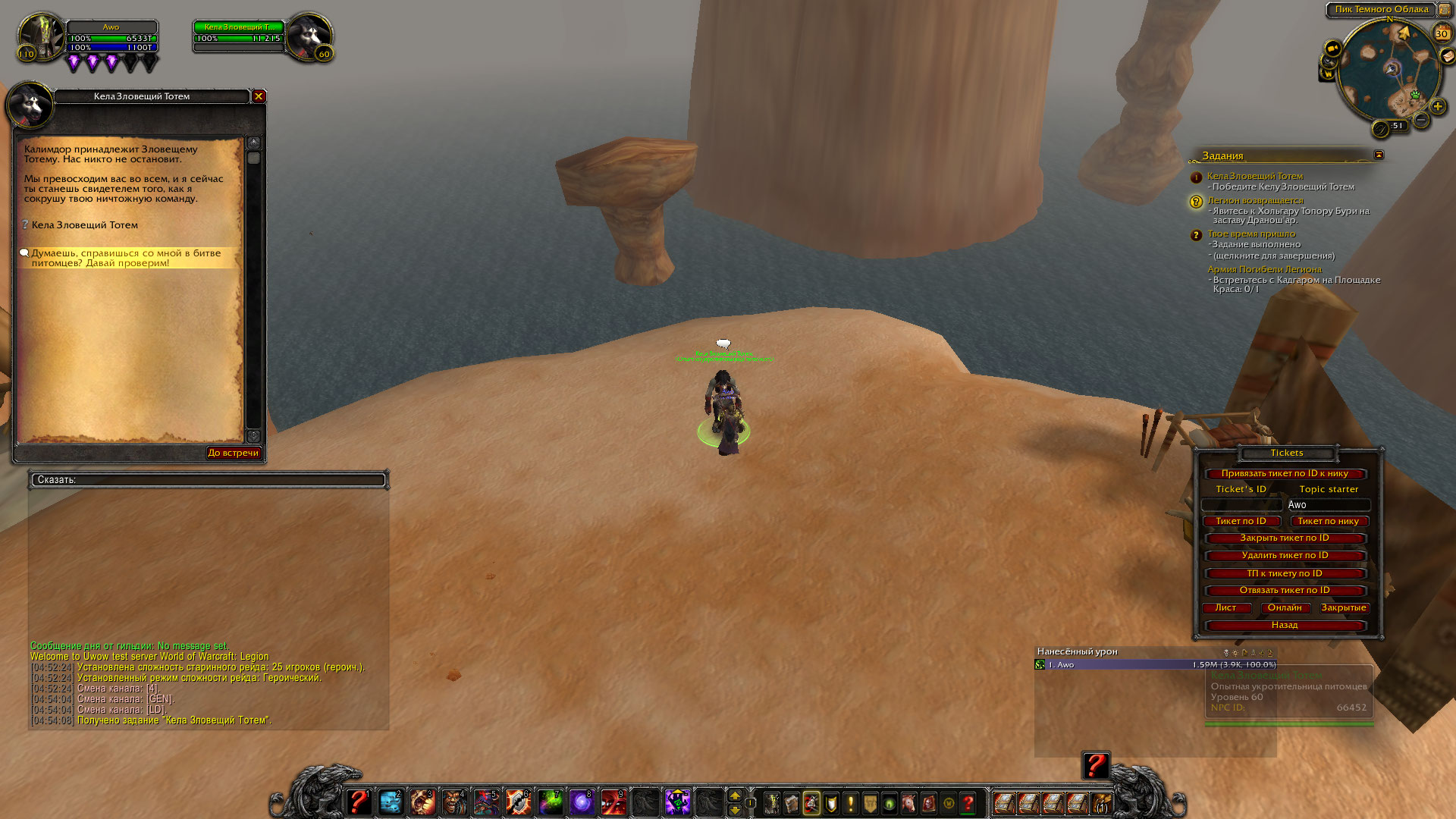Image resolution: width=1456 pixels, height=819 pixels.
Task: Zoom in the minimap with plus button
Action: pyautogui.click(x=1437, y=107)
